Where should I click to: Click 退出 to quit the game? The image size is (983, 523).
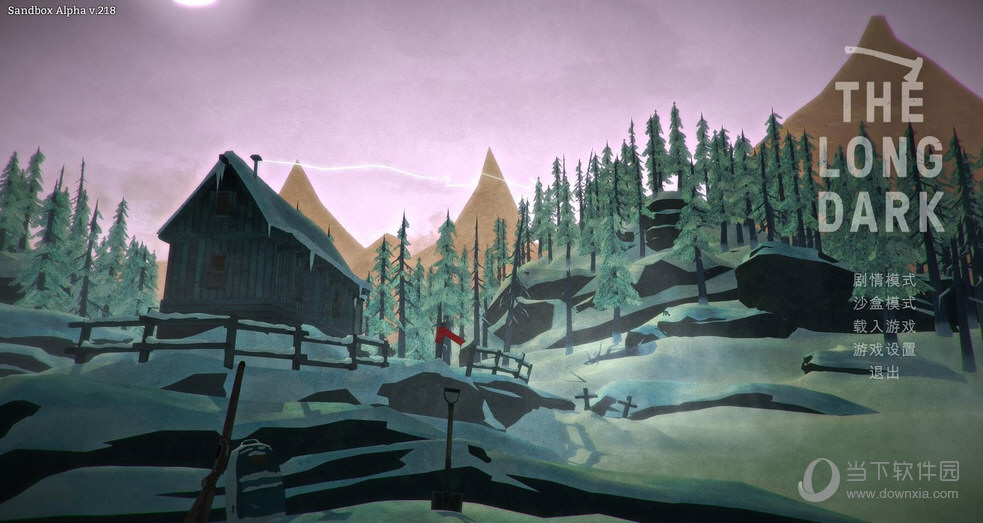884,373
